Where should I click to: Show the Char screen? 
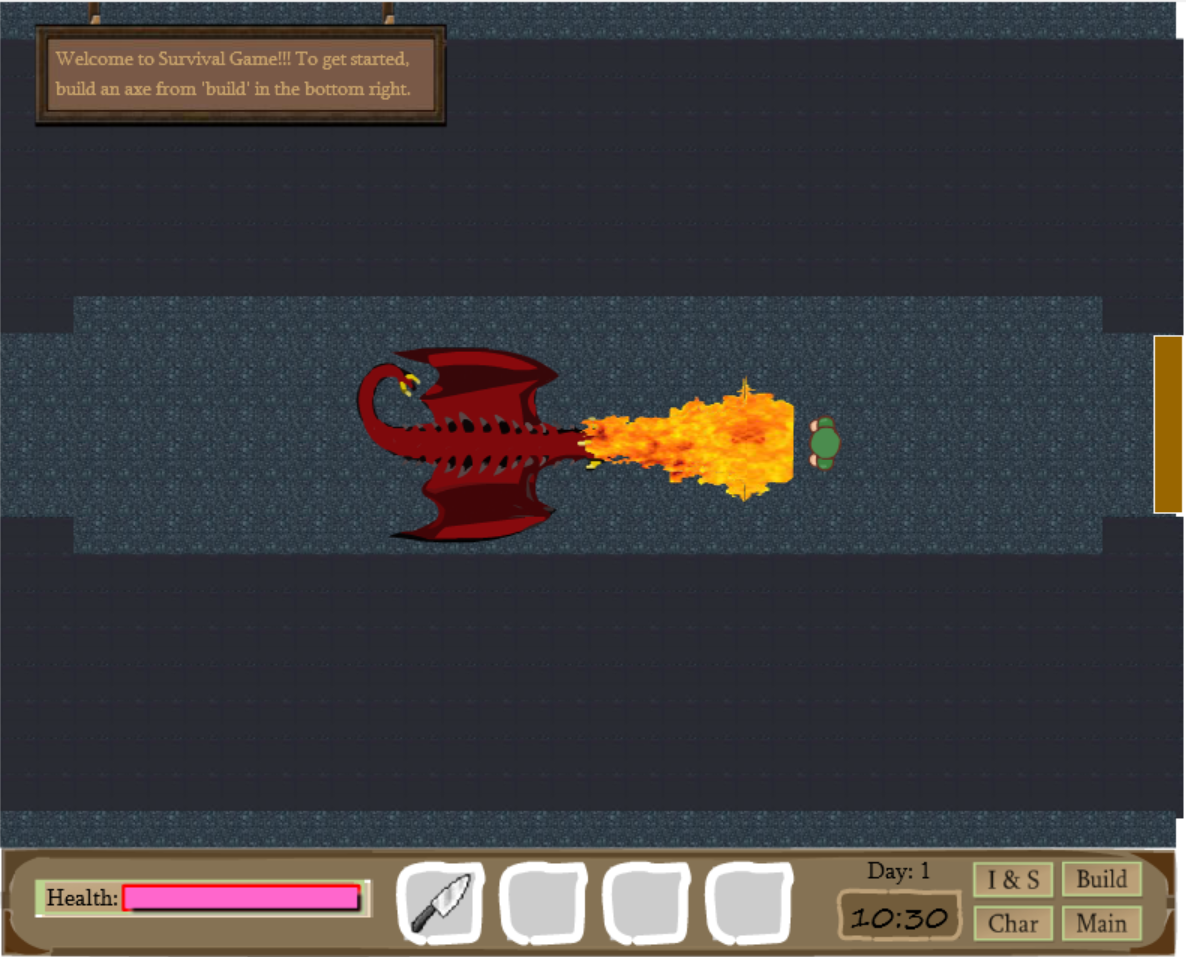[x=1013, y=923]
